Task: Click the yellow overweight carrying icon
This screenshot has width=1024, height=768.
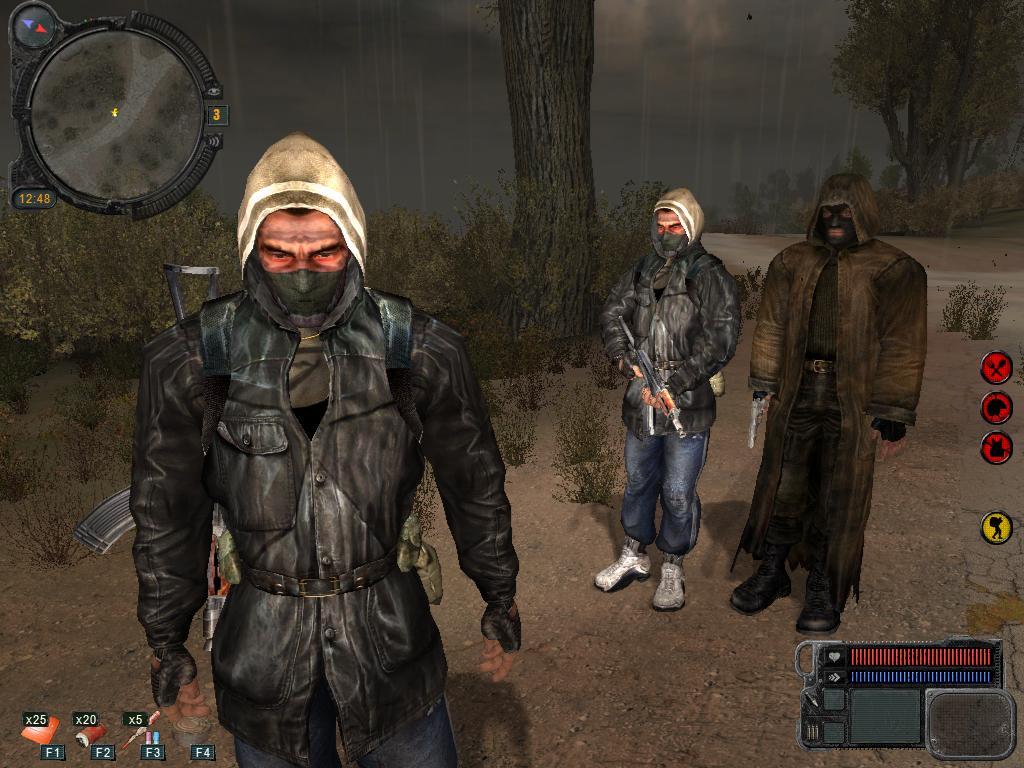Action: [x=996, y=527]
